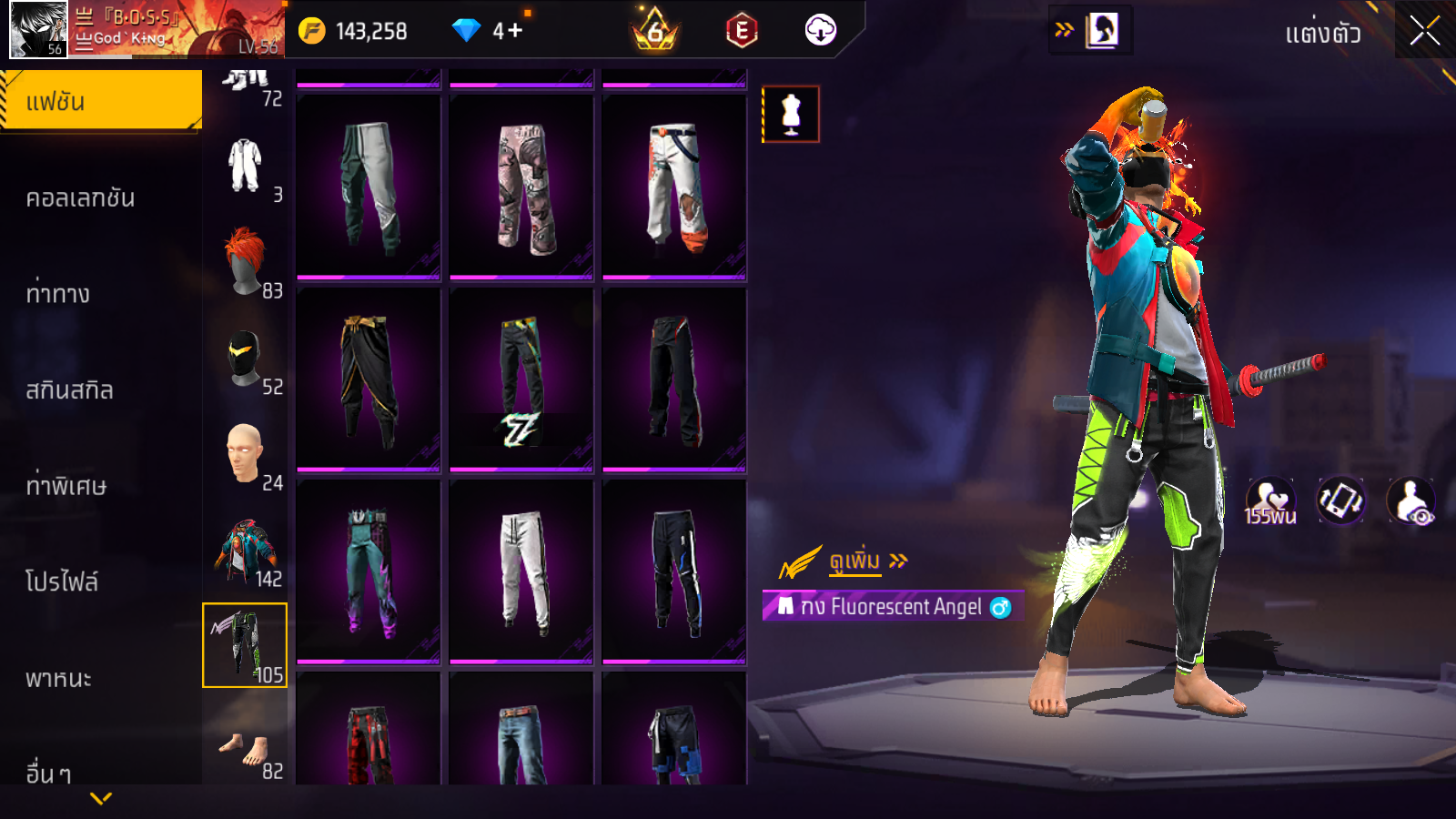Image resolution: width=1456 pixels, height=819 pixels.
Task: Equip the pink camo pants
Action: coord(521,187)
